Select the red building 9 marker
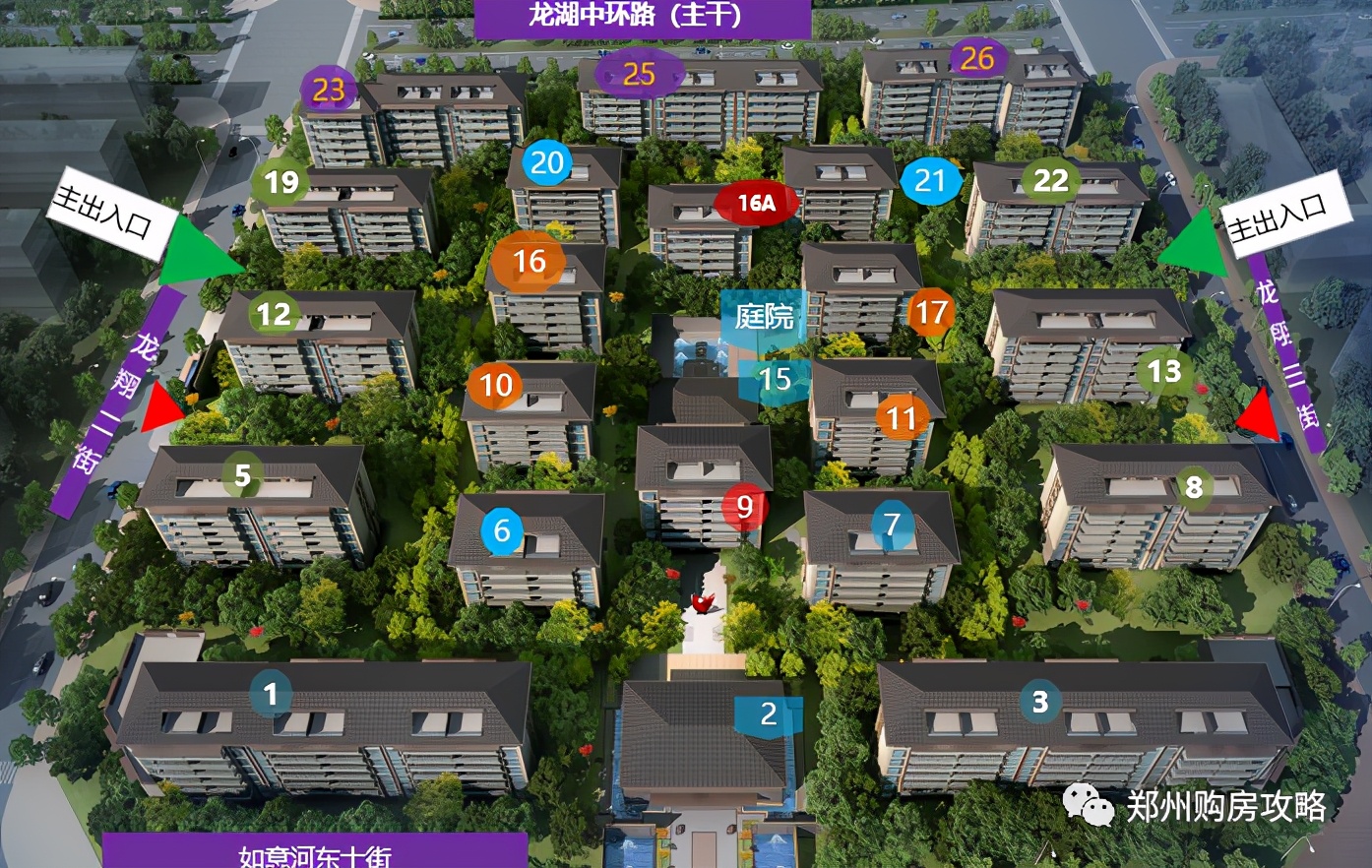This screenshot has height=868, width=1372. 744,507
